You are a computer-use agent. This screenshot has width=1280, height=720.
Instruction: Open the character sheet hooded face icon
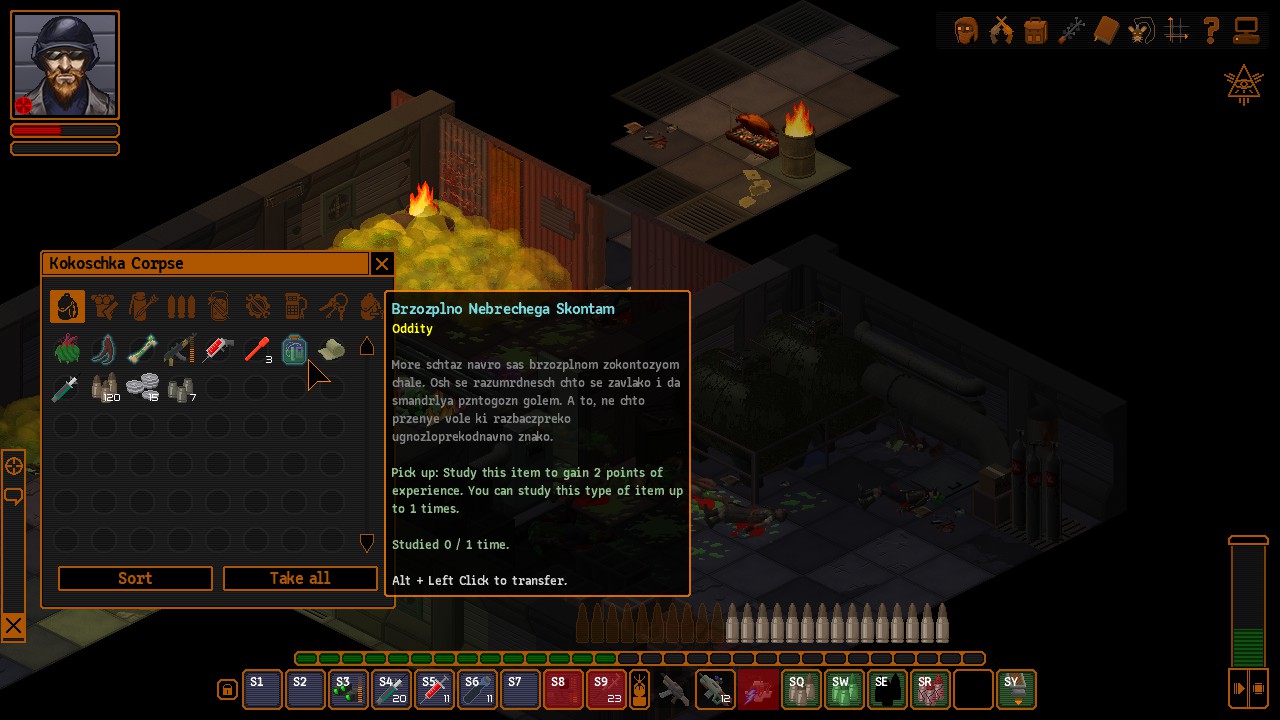(x=966, y=31)
